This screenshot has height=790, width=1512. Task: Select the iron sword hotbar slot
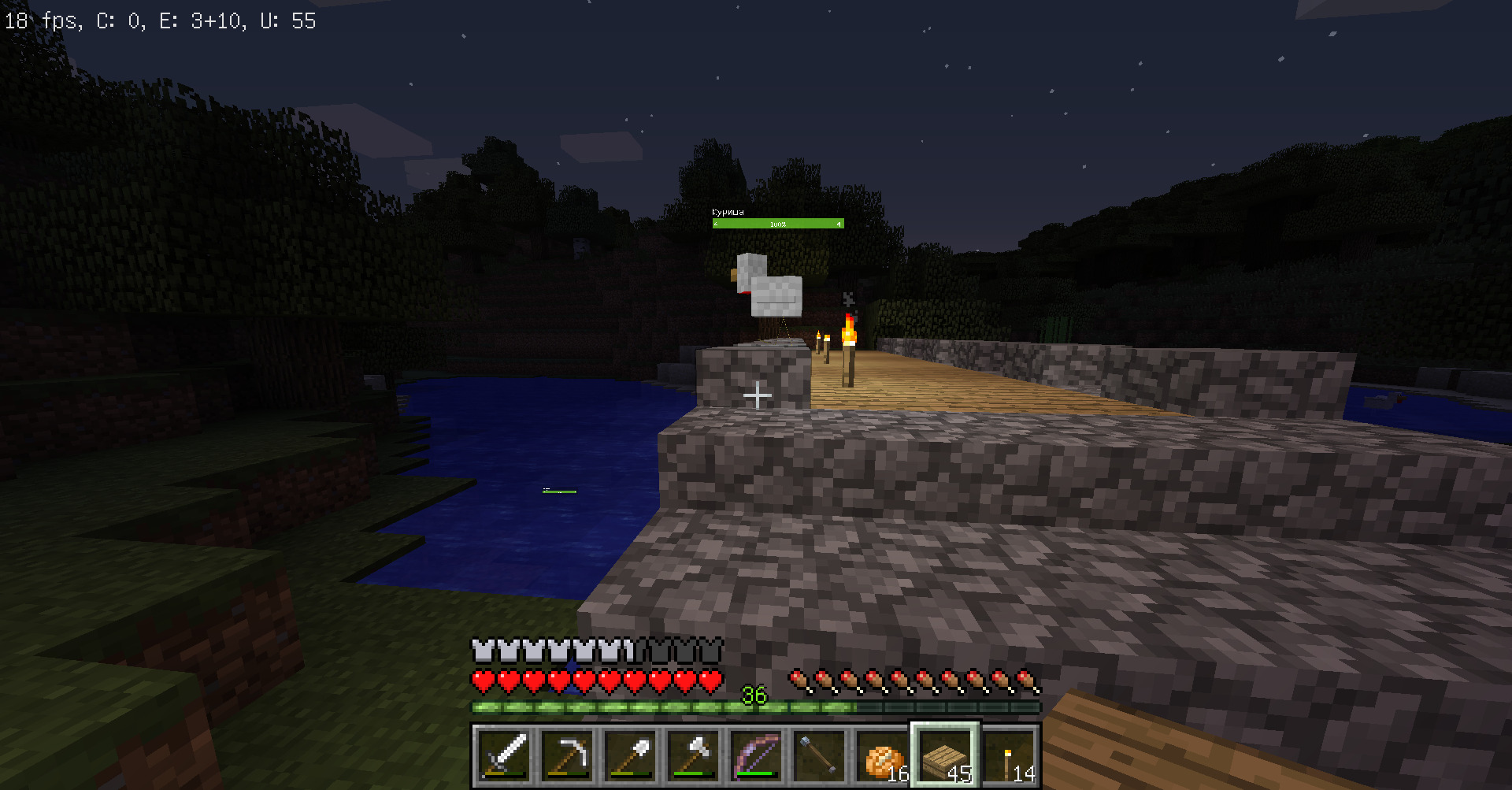[x=505, y=756]
